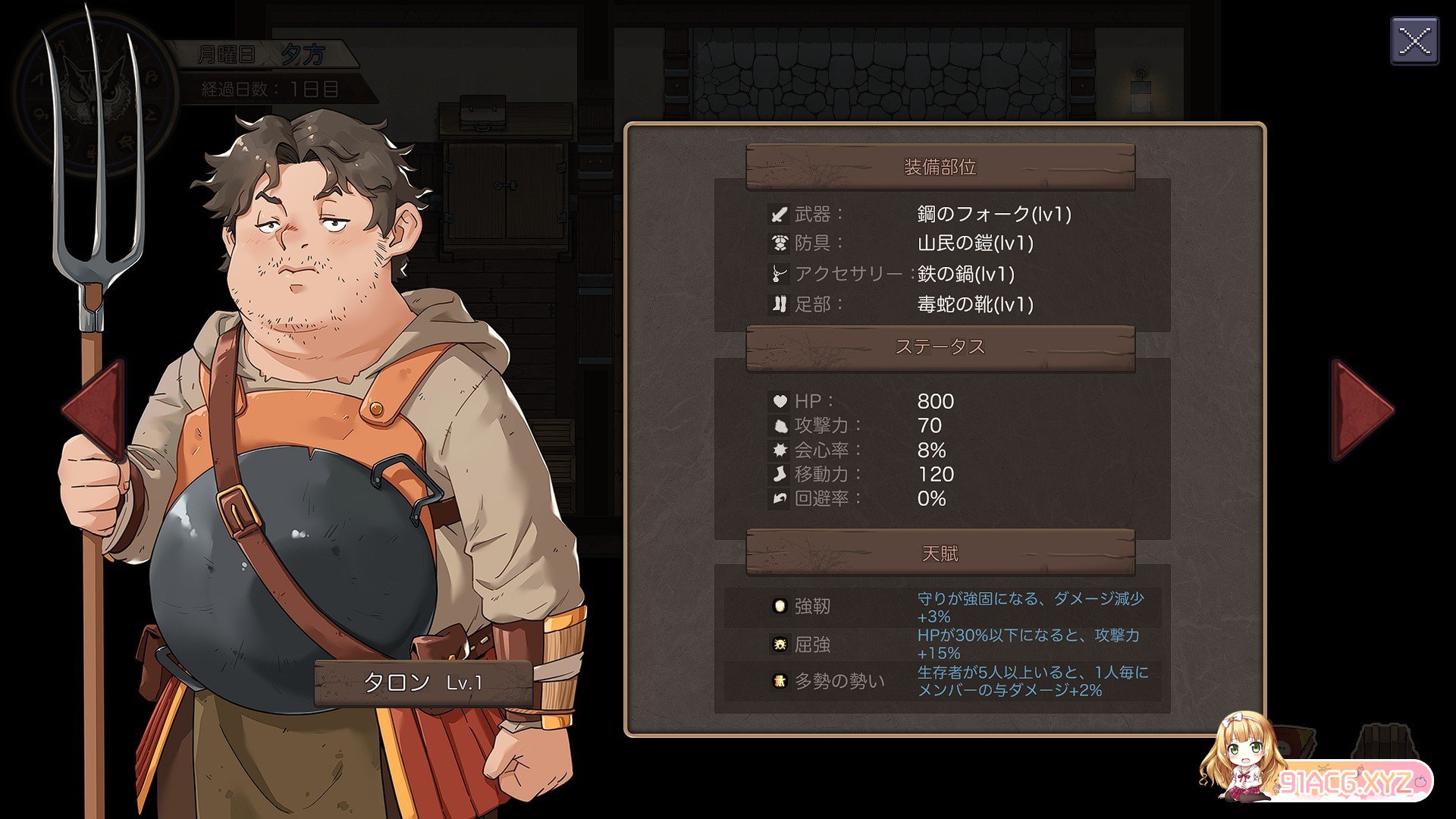Screen dimensions: 1456x819
Task: Show the previous character with left arrow
Action: point(96,411)
